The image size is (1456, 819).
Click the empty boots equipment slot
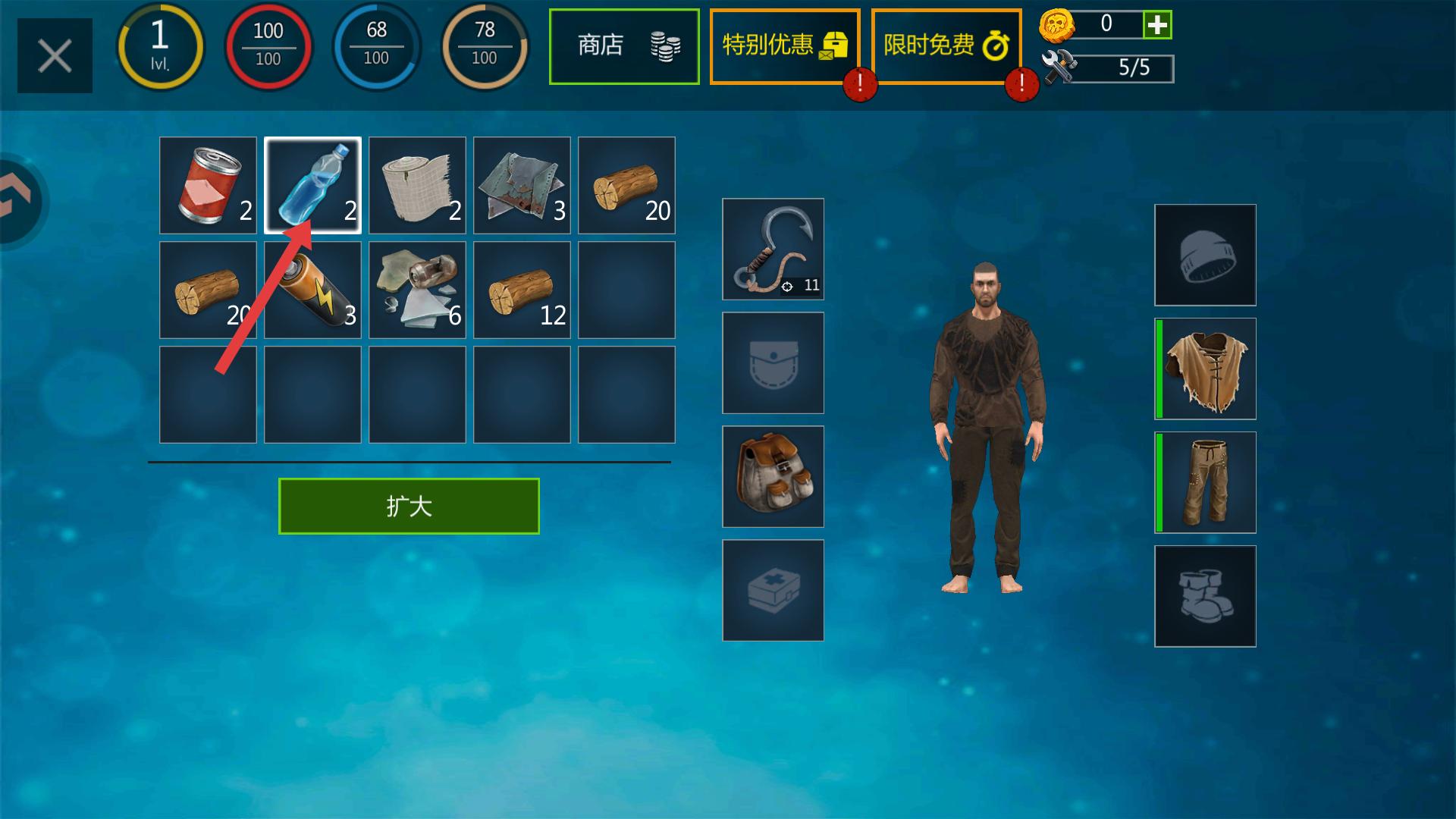[1205, 596]
